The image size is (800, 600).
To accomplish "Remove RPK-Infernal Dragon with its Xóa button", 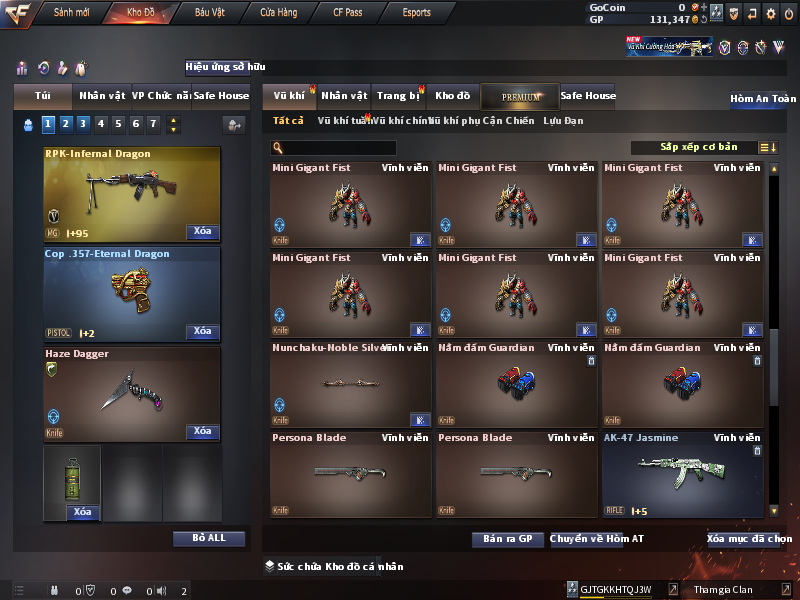I will tap(202, 232).
